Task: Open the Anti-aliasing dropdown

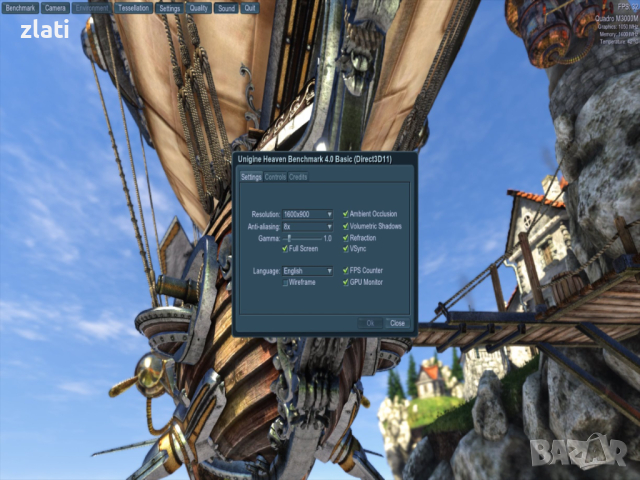Action: 307,227
